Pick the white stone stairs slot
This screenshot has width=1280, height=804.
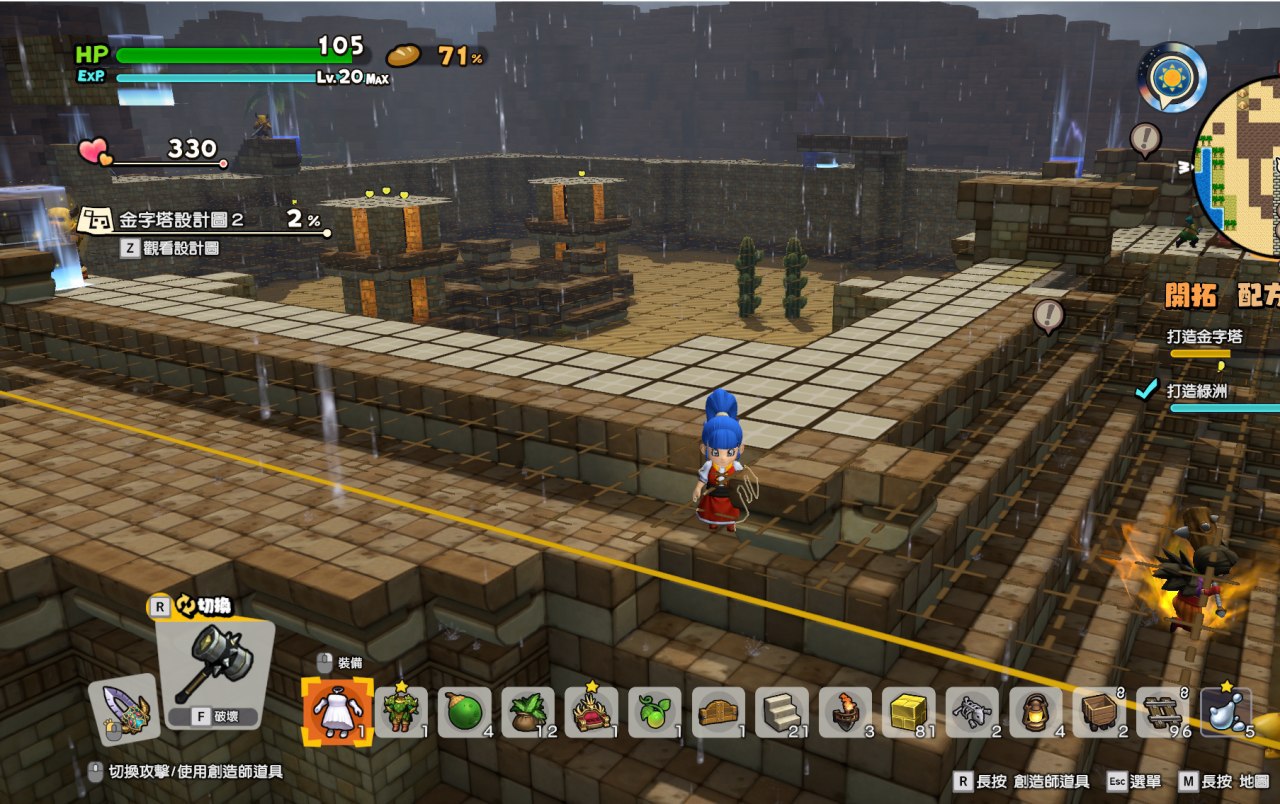click(x=782, y=712)
